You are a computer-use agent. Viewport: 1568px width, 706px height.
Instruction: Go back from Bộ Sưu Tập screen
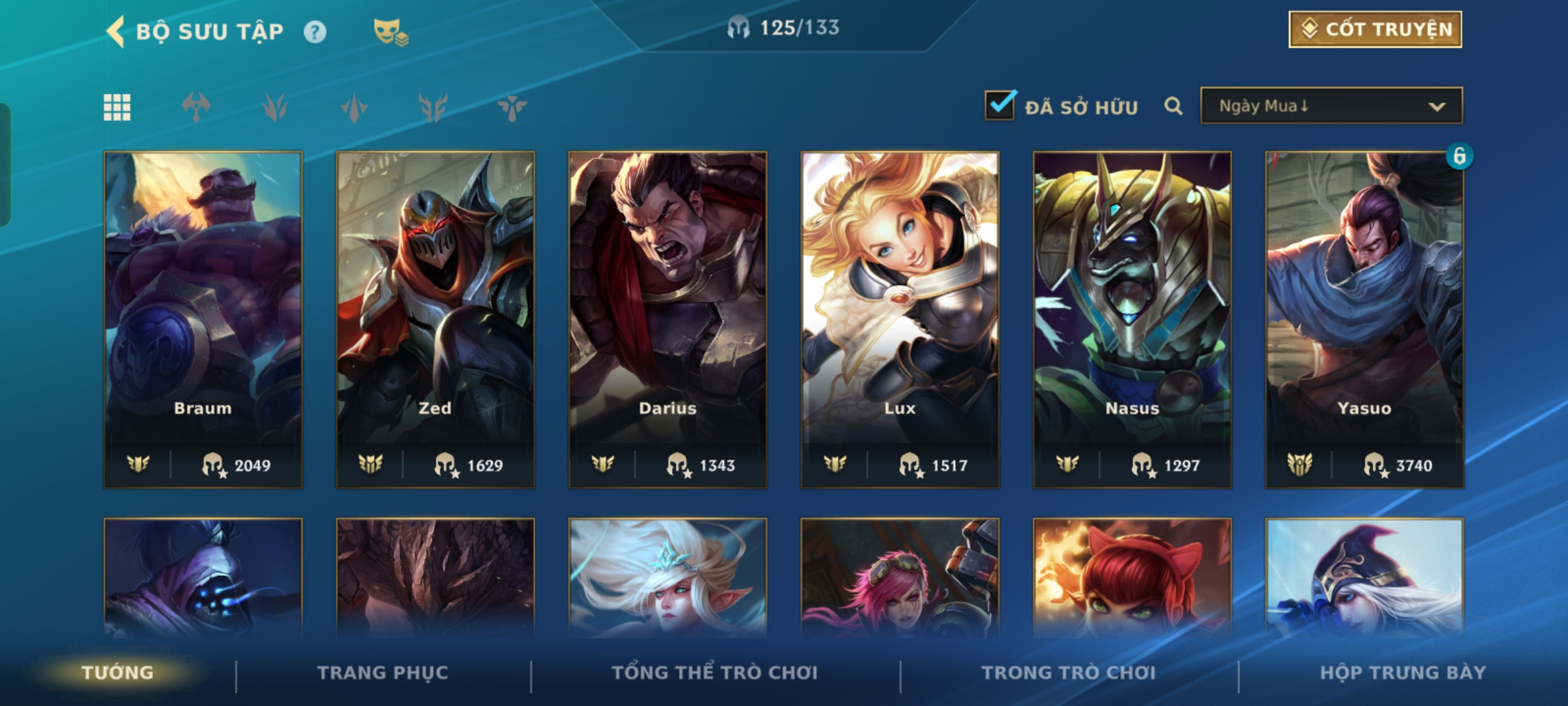tap(116, 31)
